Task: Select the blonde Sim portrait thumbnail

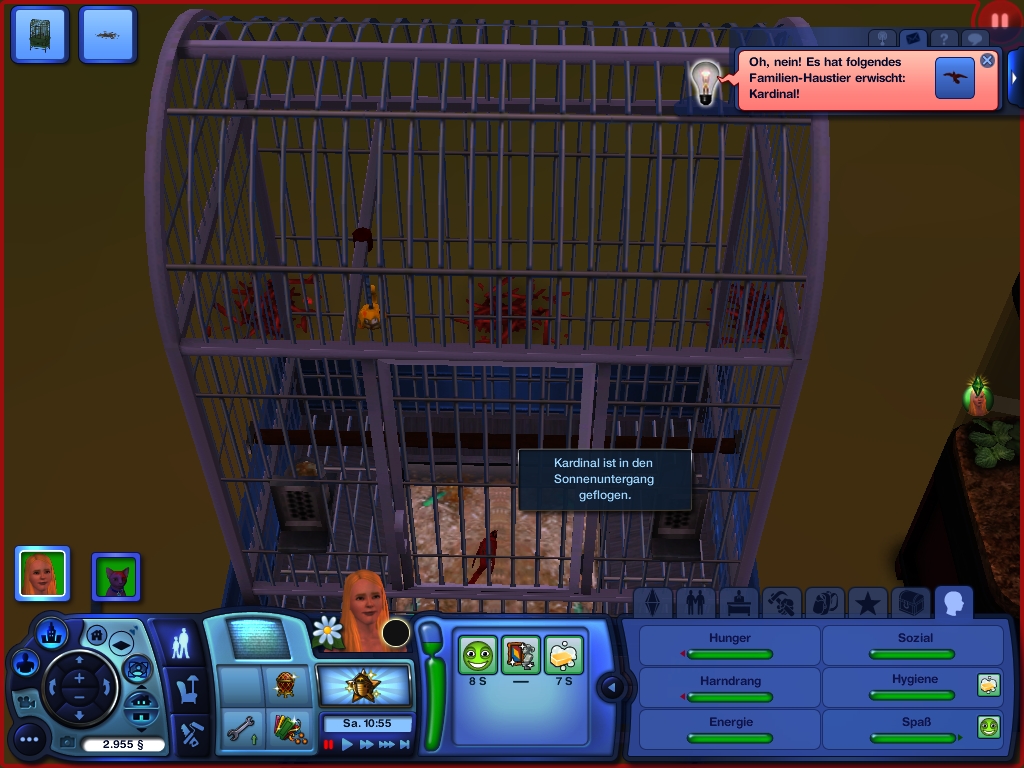Action: click(x=42, y=573)
